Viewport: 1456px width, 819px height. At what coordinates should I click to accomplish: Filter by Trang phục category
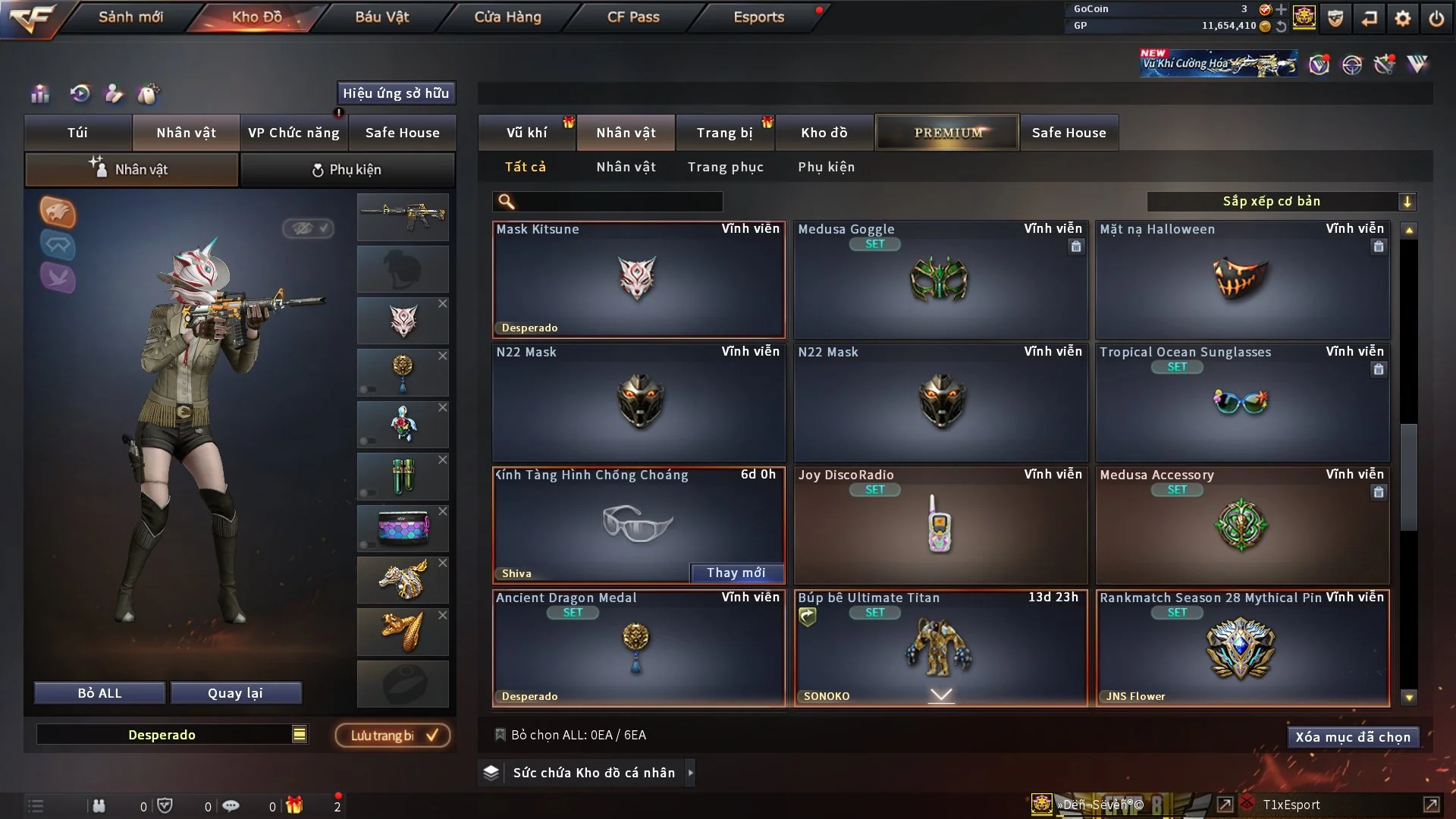pos(725,167)
